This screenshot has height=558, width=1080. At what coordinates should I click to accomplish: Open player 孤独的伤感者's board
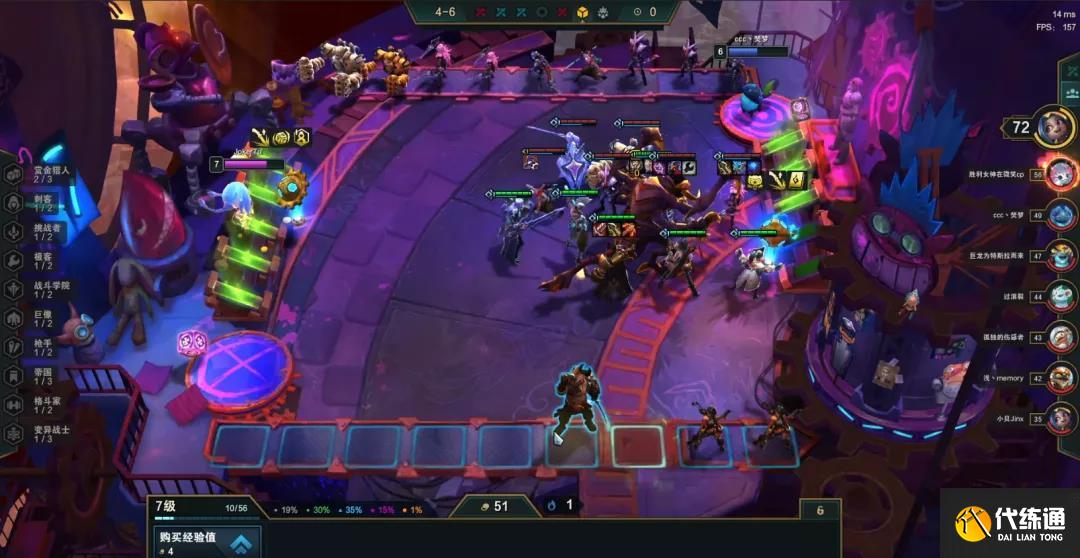pyautogui.click(x=1061, y=337)
